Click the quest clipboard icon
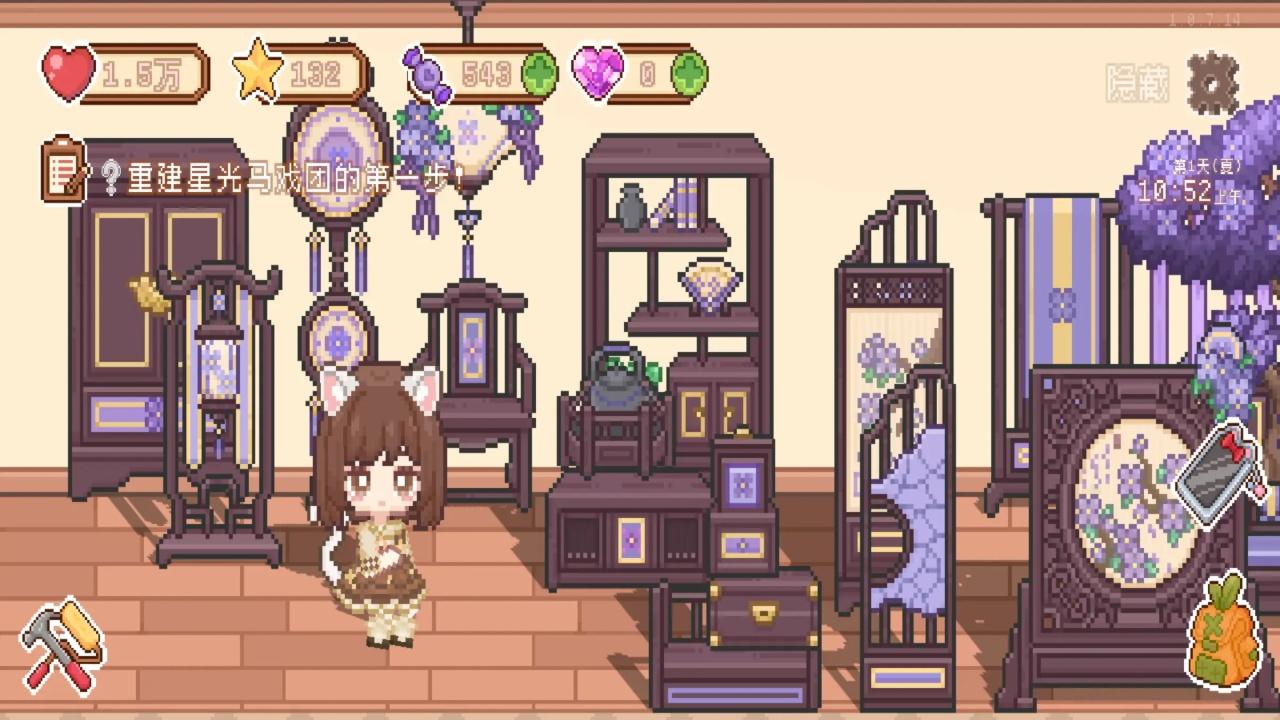Viewport: 1280px width, 720px height. 62,172
